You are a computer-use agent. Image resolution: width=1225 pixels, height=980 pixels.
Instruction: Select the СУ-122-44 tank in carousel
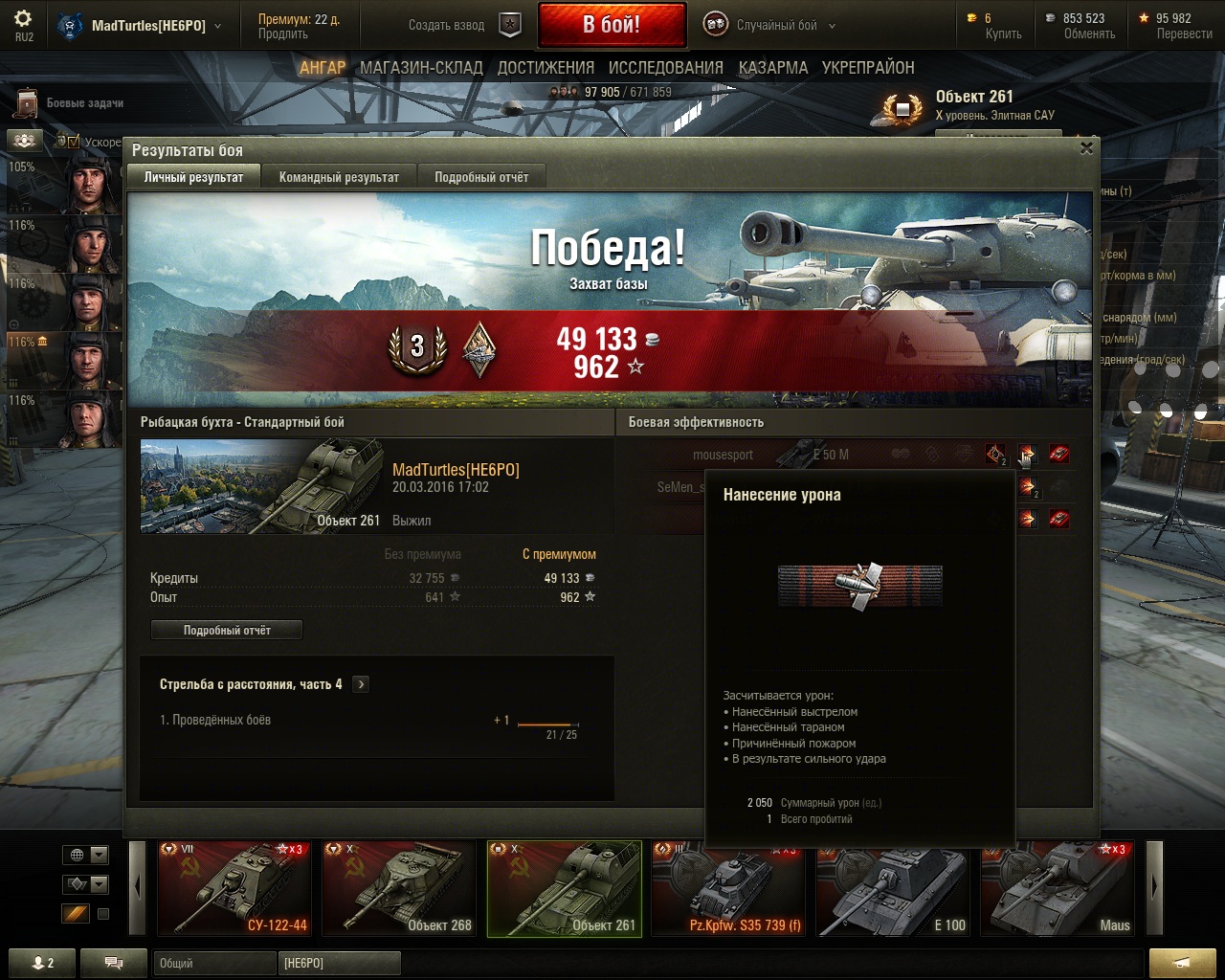pyautogui.click(x=234, y=888)
